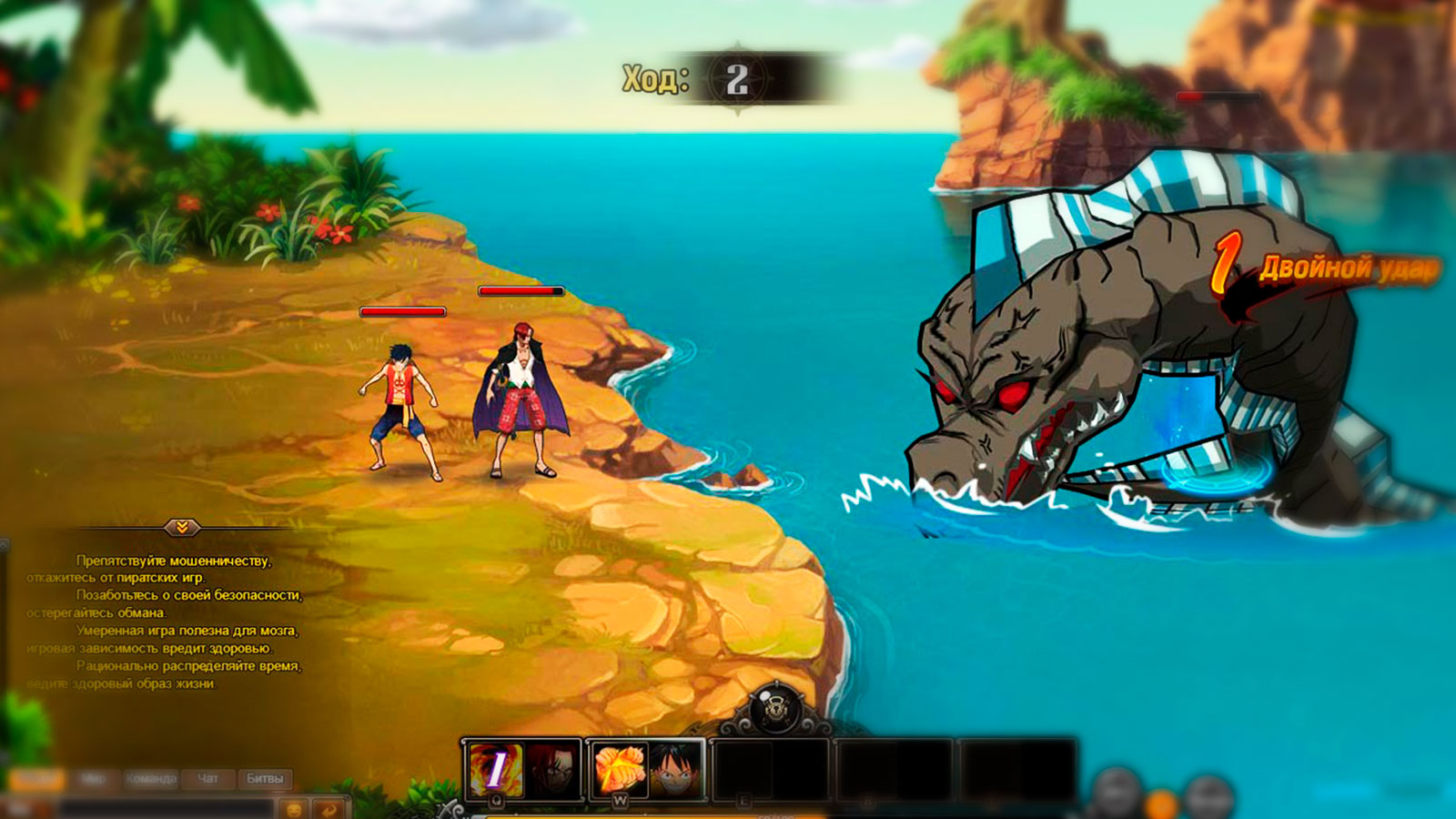1456x819 pixels.
Task: Send the chat message with arrow button
Action: point(329,808)
